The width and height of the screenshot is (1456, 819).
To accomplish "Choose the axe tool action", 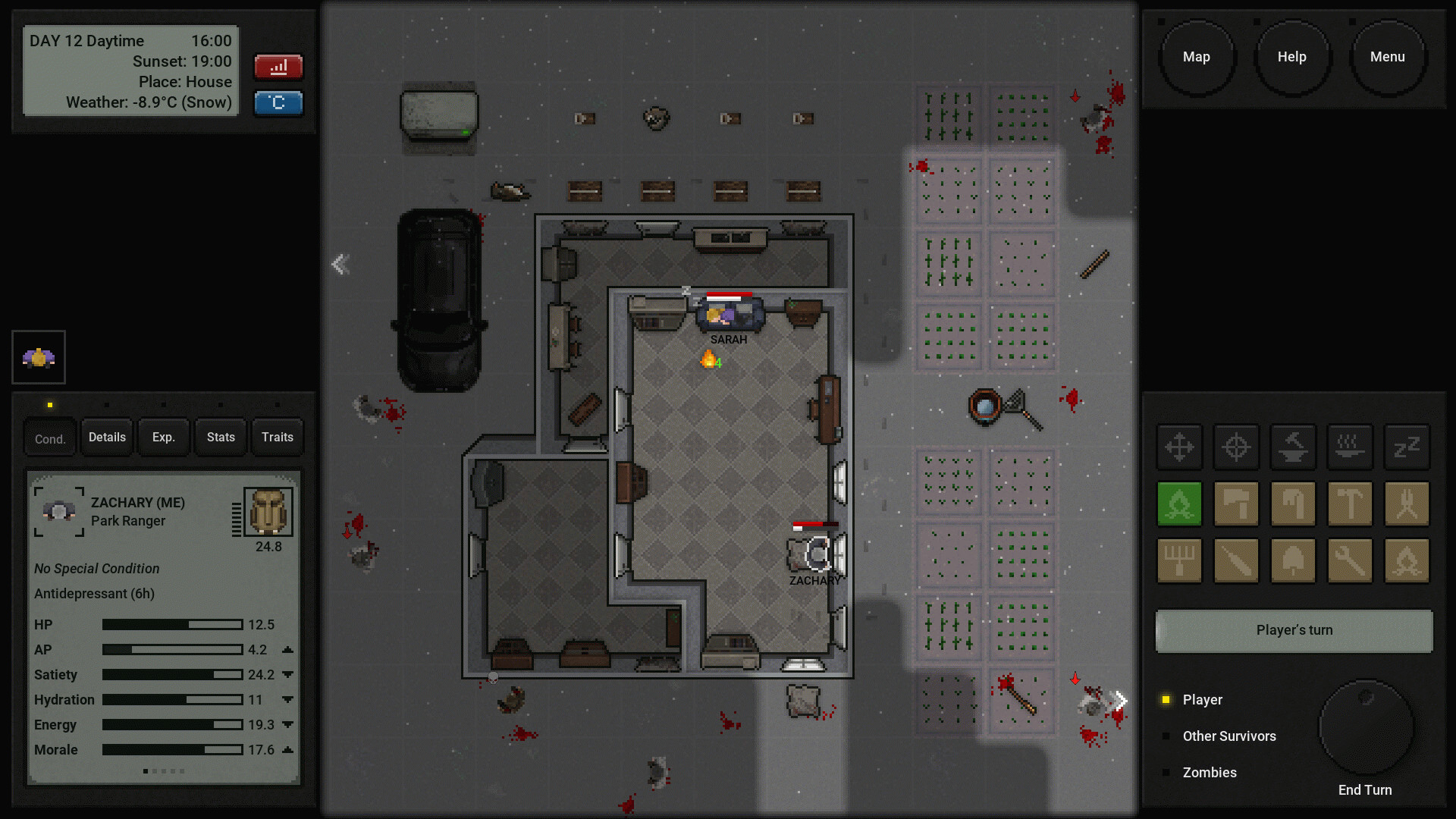I will coord(1236,504).
